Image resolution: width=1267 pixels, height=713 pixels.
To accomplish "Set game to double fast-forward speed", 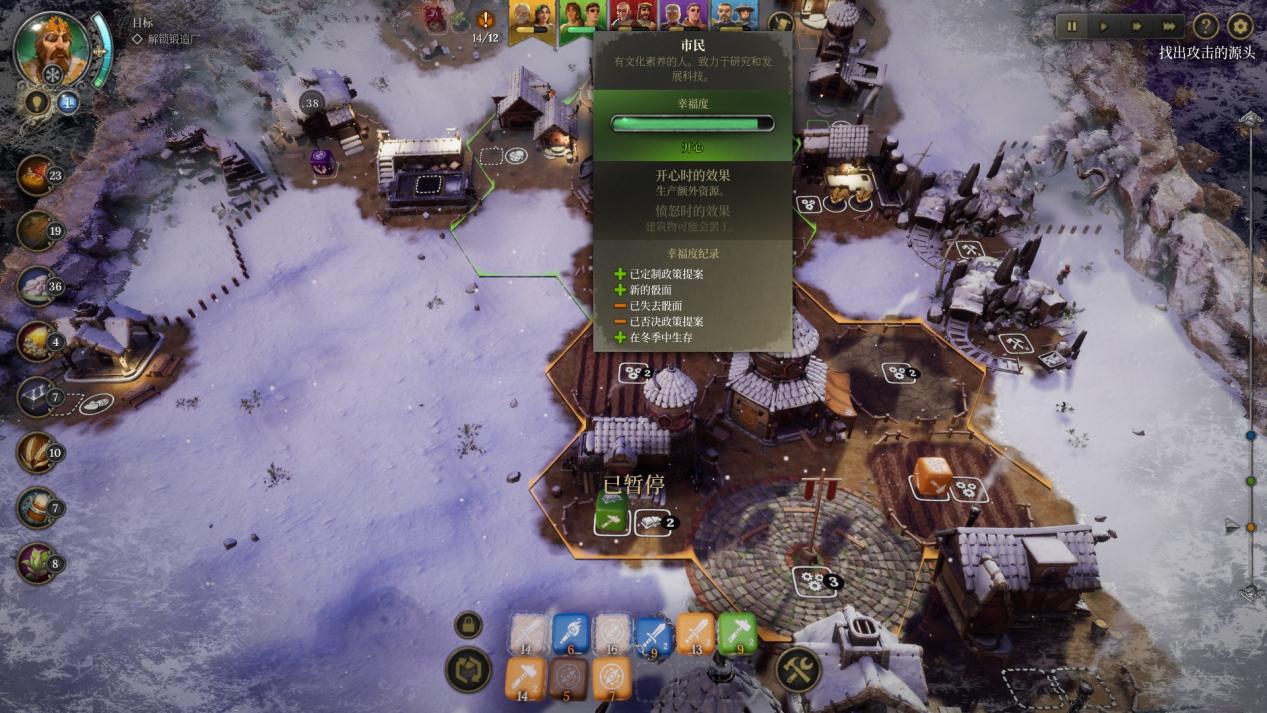I will [x=1136, y=27].
